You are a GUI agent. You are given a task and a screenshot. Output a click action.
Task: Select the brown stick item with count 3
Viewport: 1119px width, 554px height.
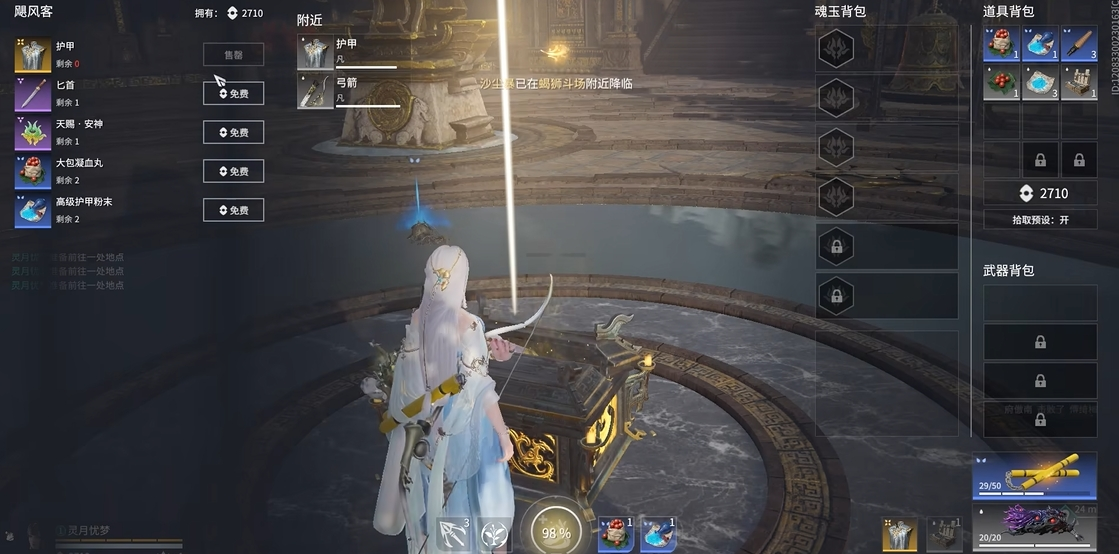click(1079, 44)
